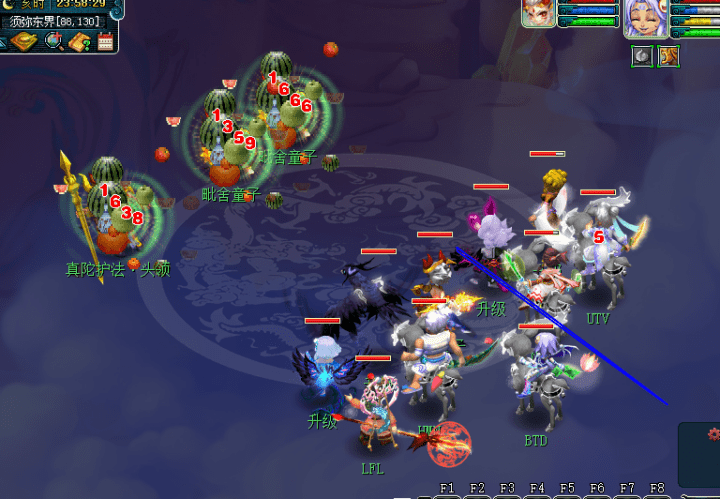Screen dimensions: 720x499
Task: Open the help book with green question mark
Action: (x=80, y=41)
